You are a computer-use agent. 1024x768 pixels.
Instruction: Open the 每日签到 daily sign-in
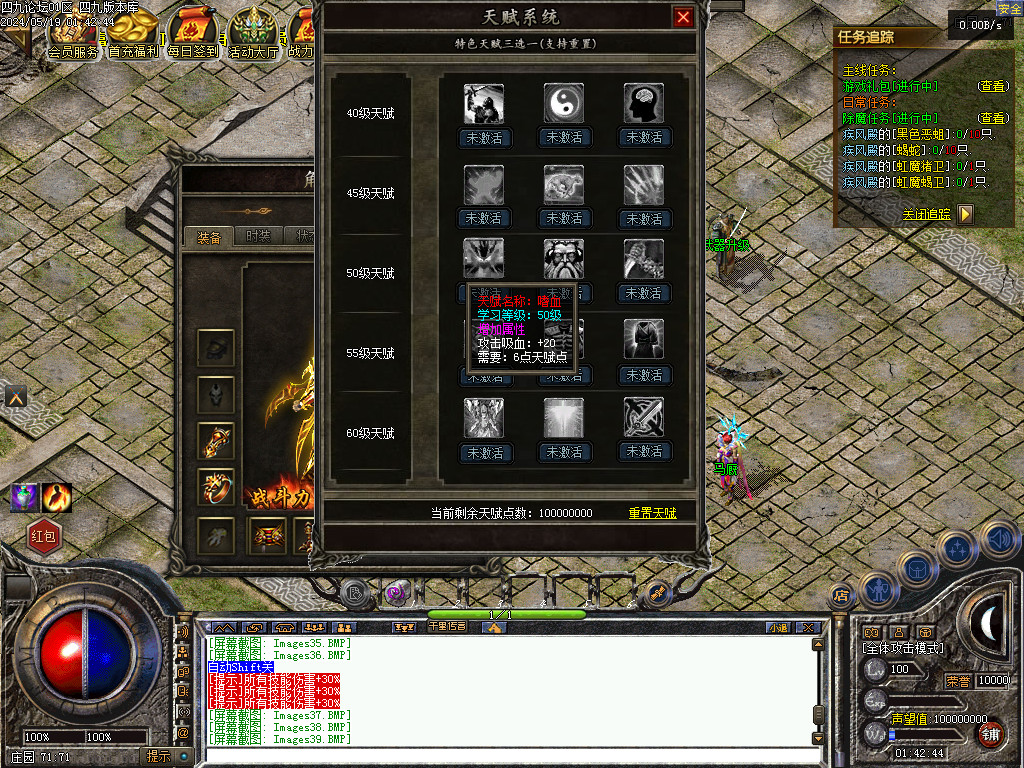point(193,52)
